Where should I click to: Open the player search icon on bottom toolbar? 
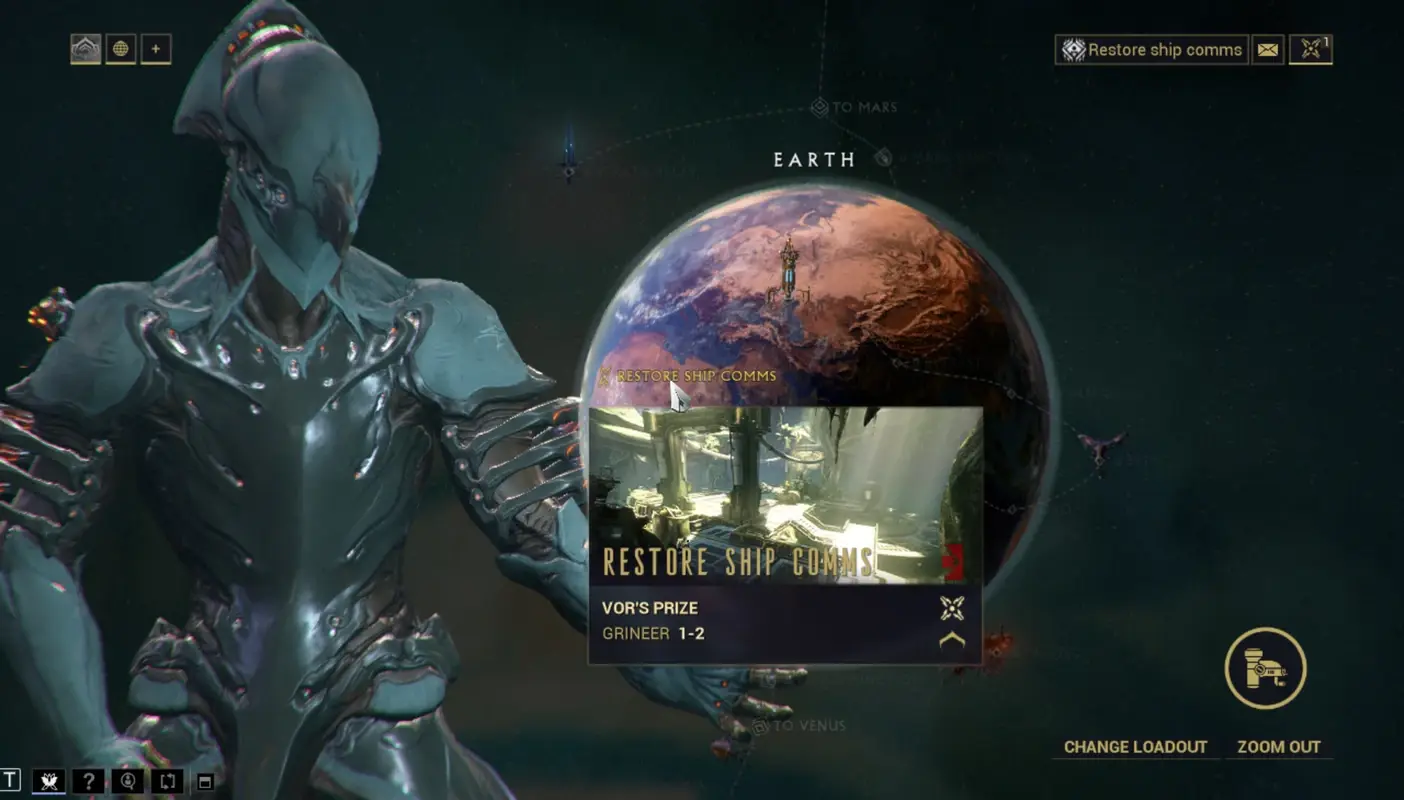[126, 783]
